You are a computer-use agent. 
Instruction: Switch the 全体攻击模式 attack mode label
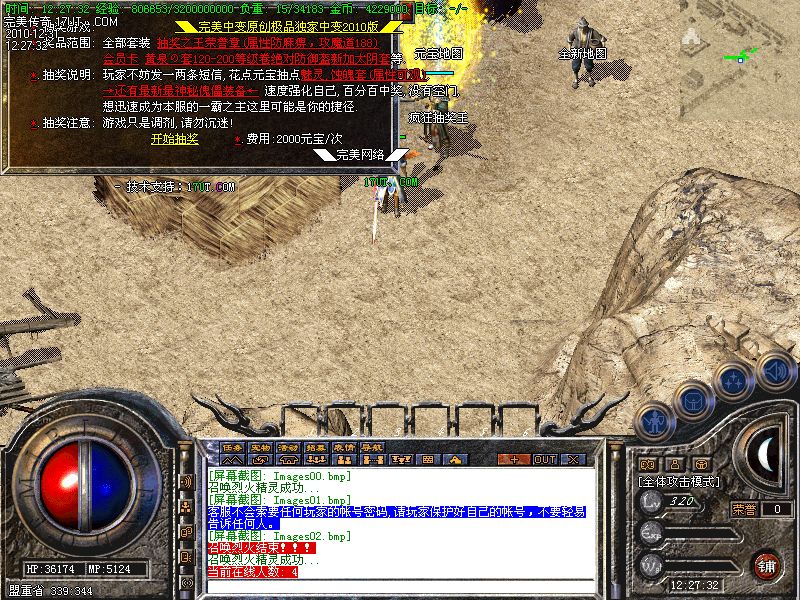click(680, 482)
